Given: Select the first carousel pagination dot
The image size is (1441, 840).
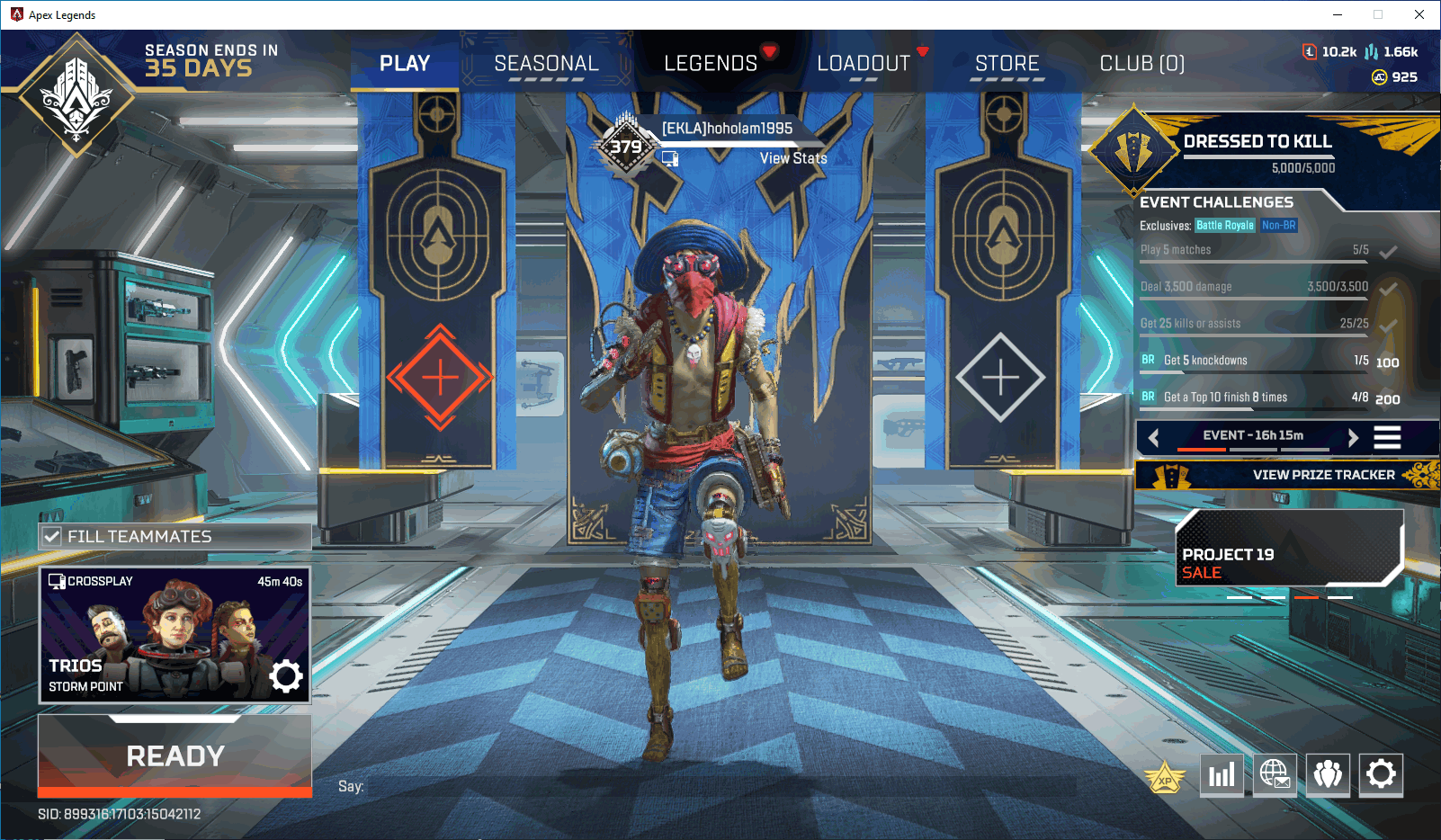Looking at the screenshot, I should pos(1239,596).
